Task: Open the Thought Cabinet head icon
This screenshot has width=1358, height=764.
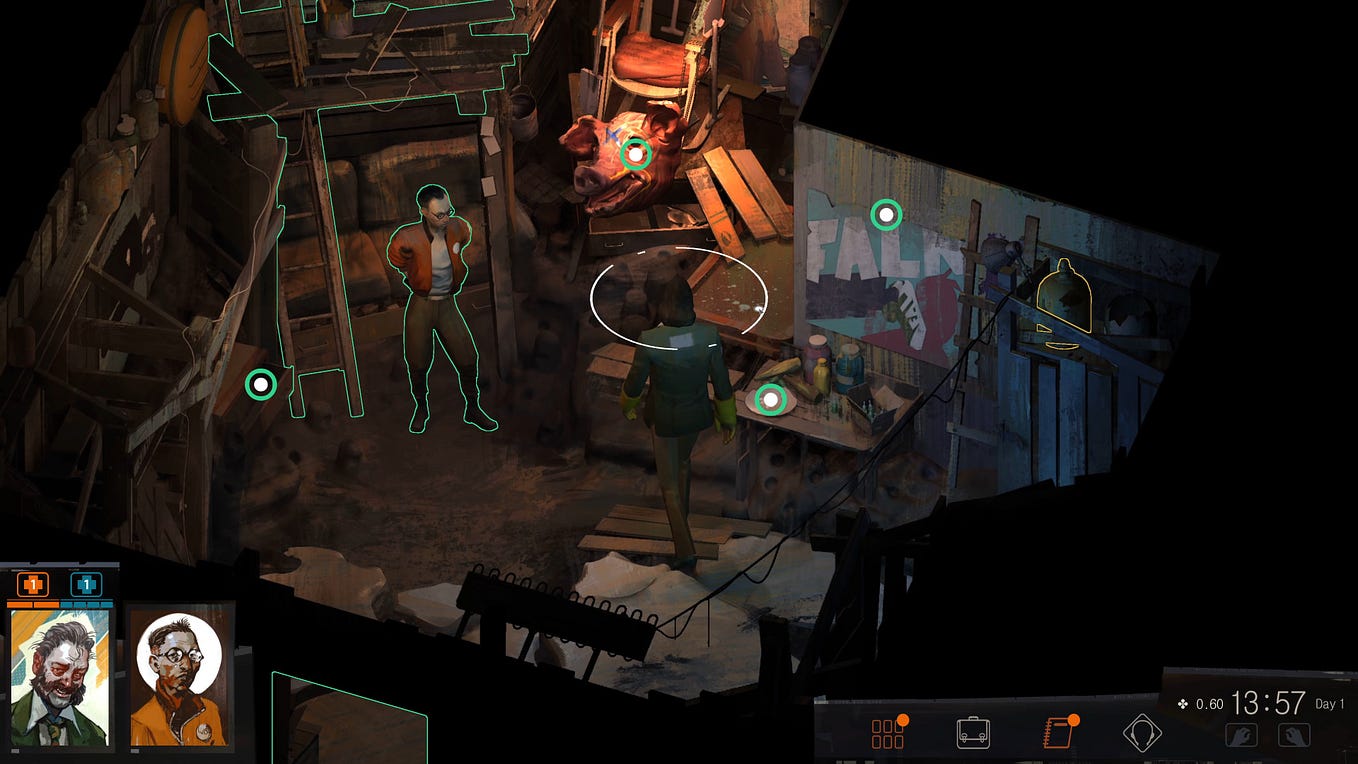Action: 1141,734
